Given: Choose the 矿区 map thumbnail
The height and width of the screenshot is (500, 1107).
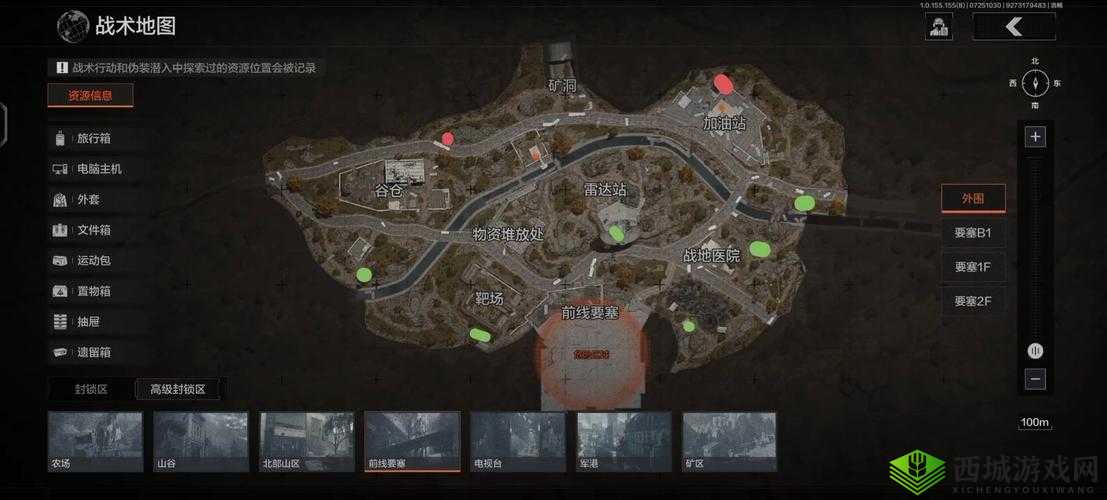Looking at the screenshot, I should pyautogui.click(x=729, y=441).
